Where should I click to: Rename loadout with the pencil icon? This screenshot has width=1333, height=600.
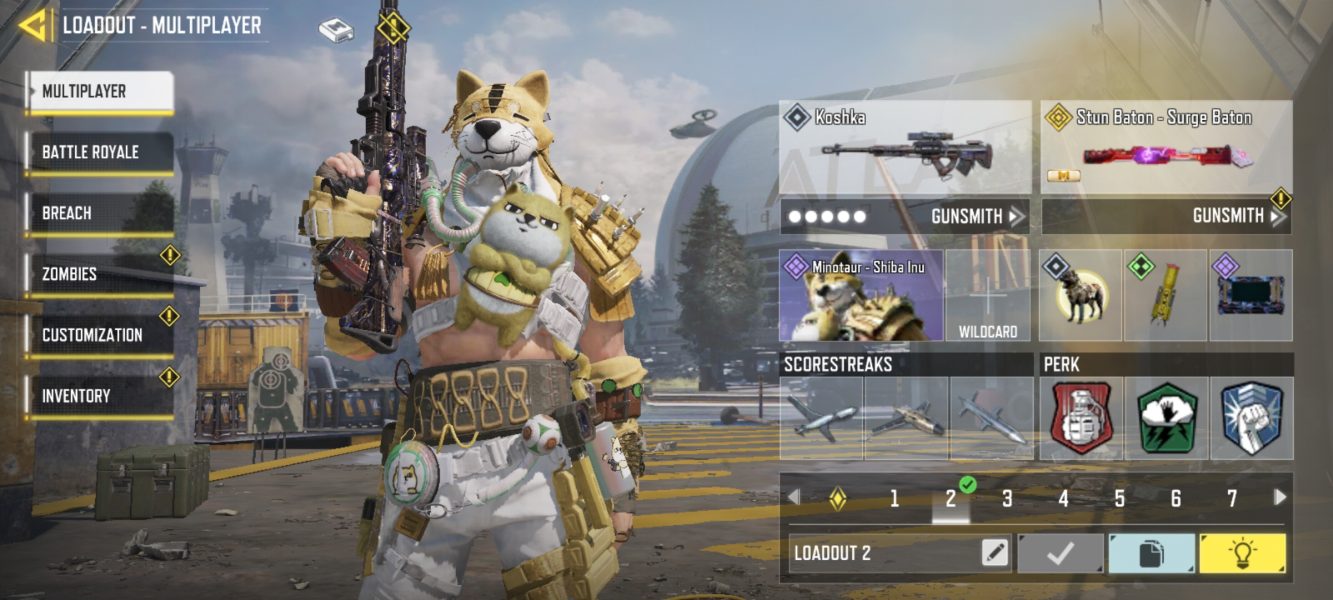tap(994, 553)
